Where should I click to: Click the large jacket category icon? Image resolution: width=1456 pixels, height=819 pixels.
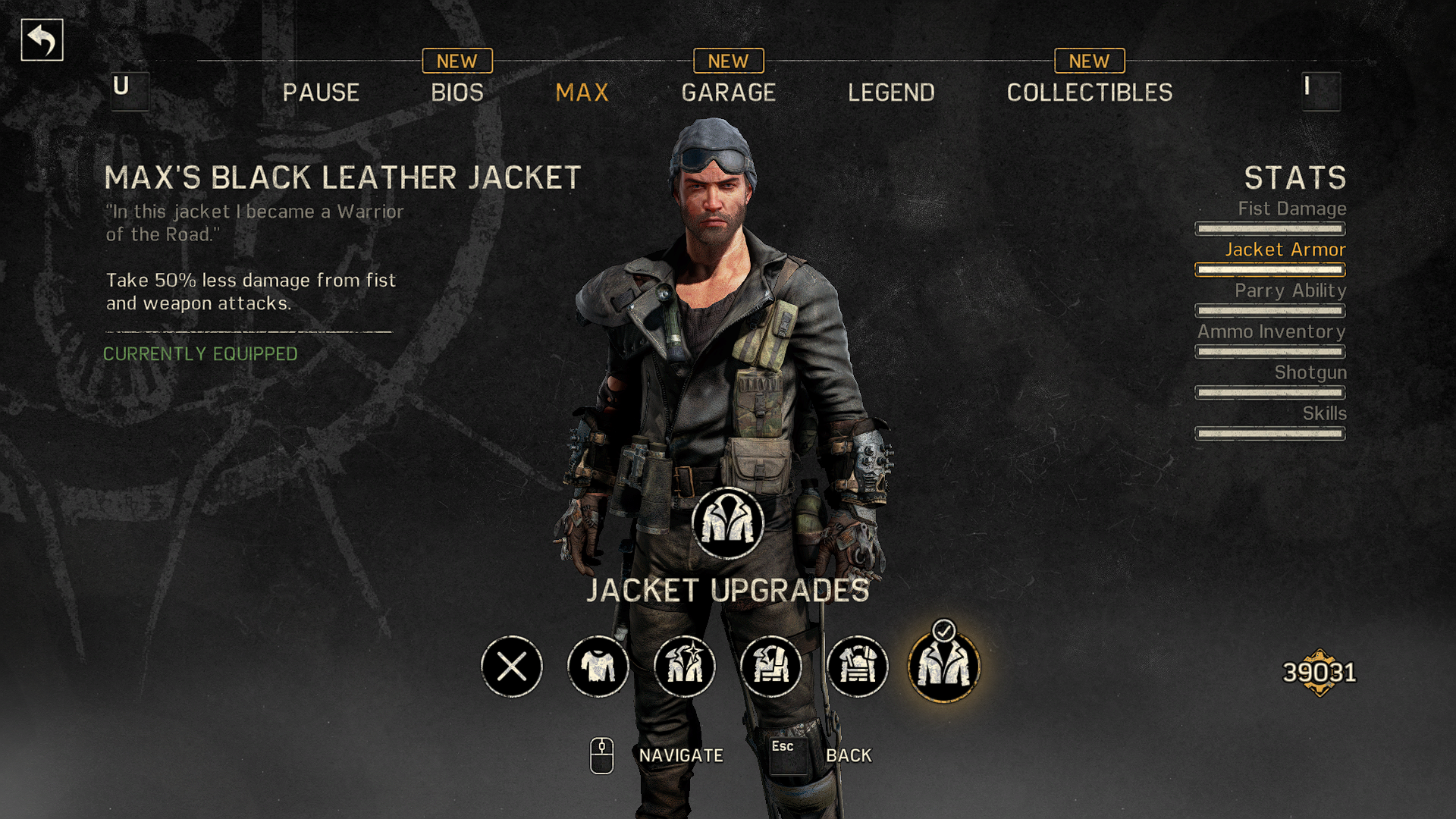(728, 523)
